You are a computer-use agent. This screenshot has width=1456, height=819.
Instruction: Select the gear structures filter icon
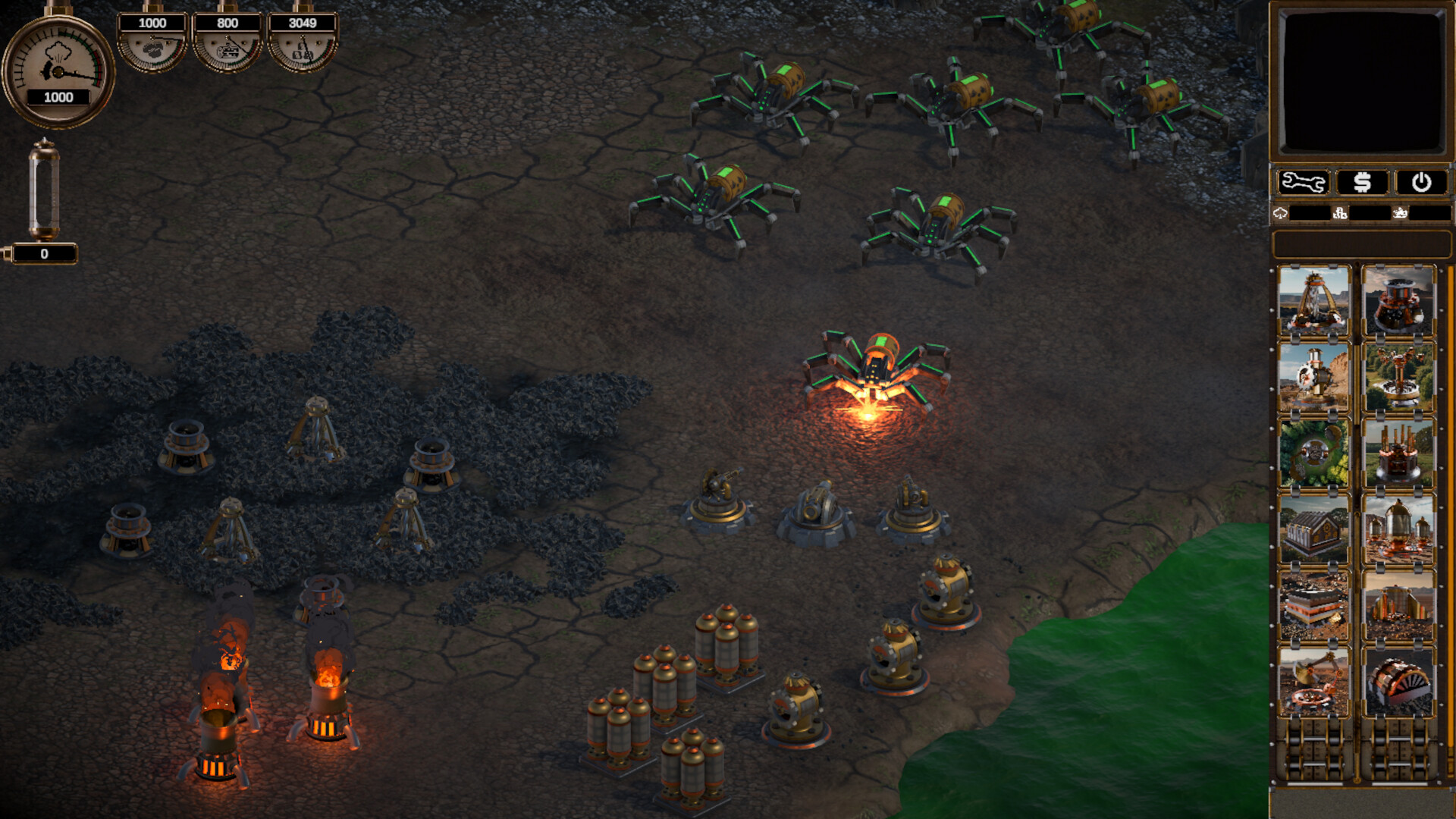coord(1340,215)
